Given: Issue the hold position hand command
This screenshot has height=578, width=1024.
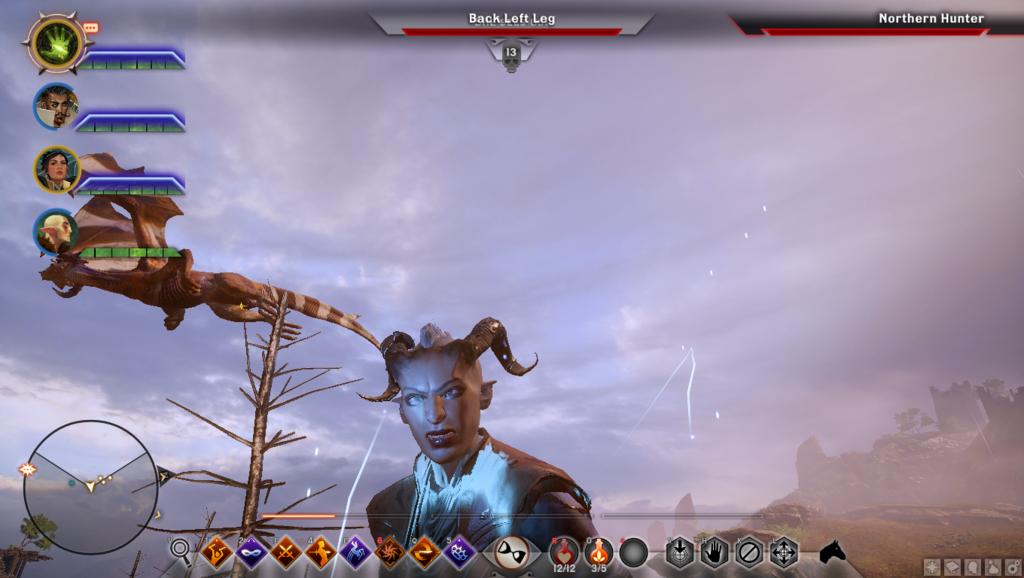Looking at the screenshot, I should pos(714,551).
